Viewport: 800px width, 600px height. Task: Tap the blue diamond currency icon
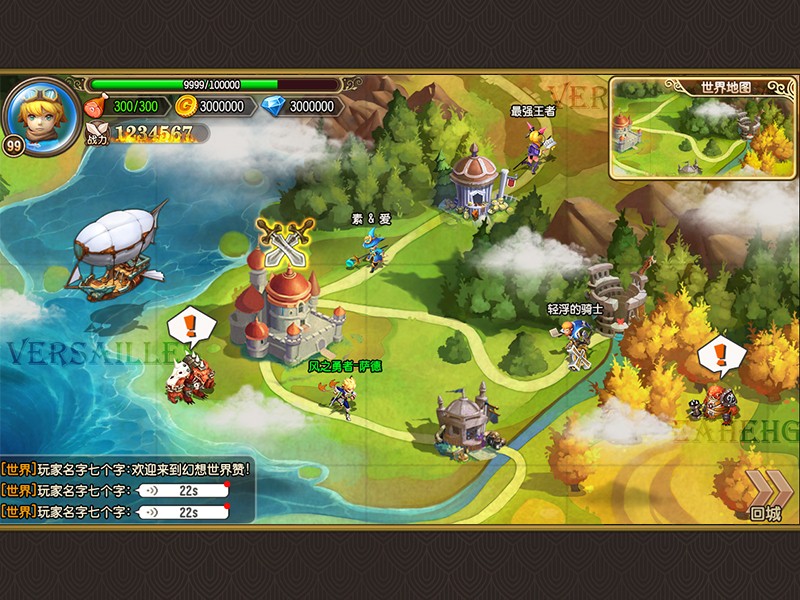(272, 107)
